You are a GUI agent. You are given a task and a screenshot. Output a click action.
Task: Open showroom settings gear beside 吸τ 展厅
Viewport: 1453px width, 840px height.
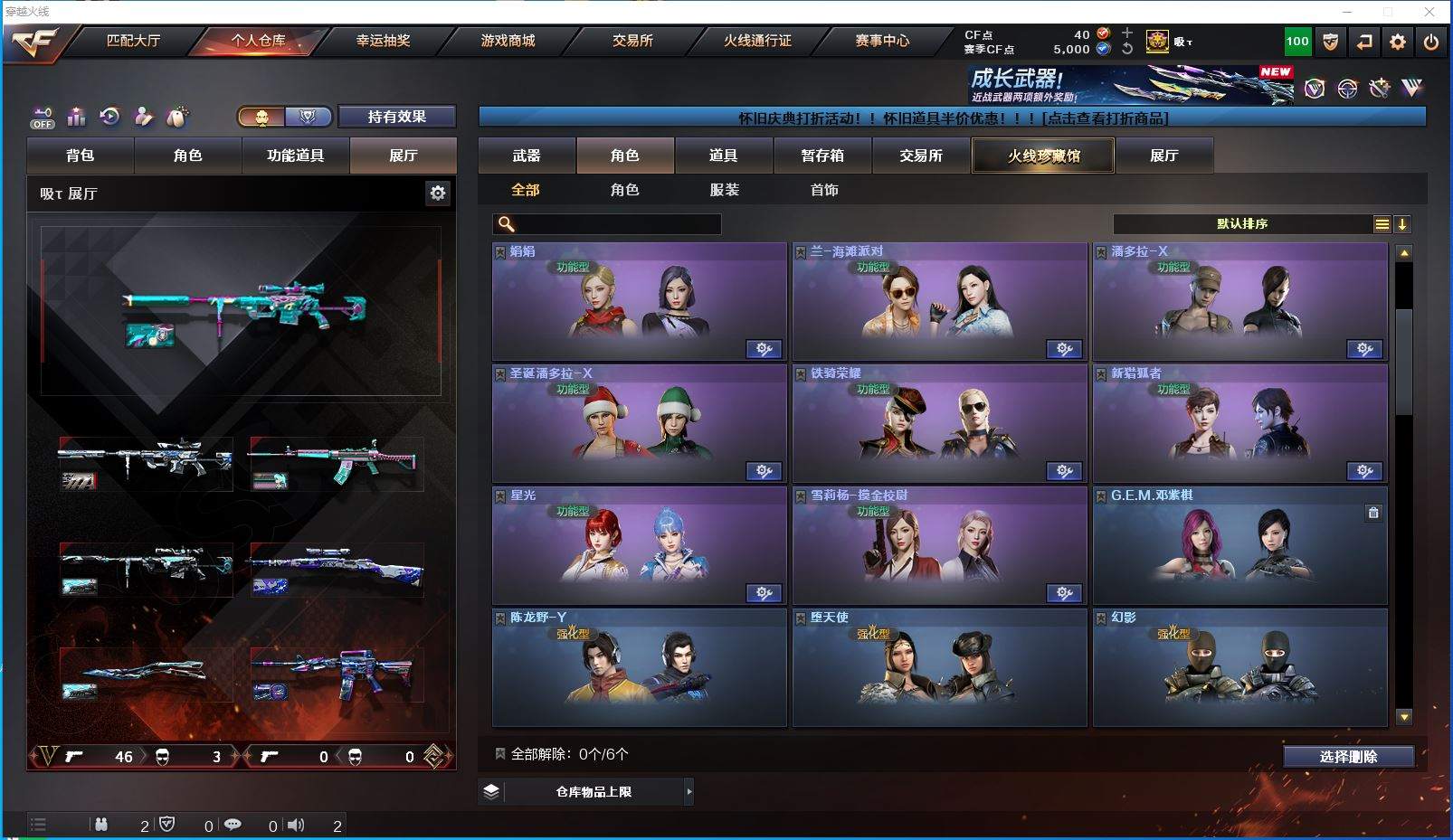point(438,193)
